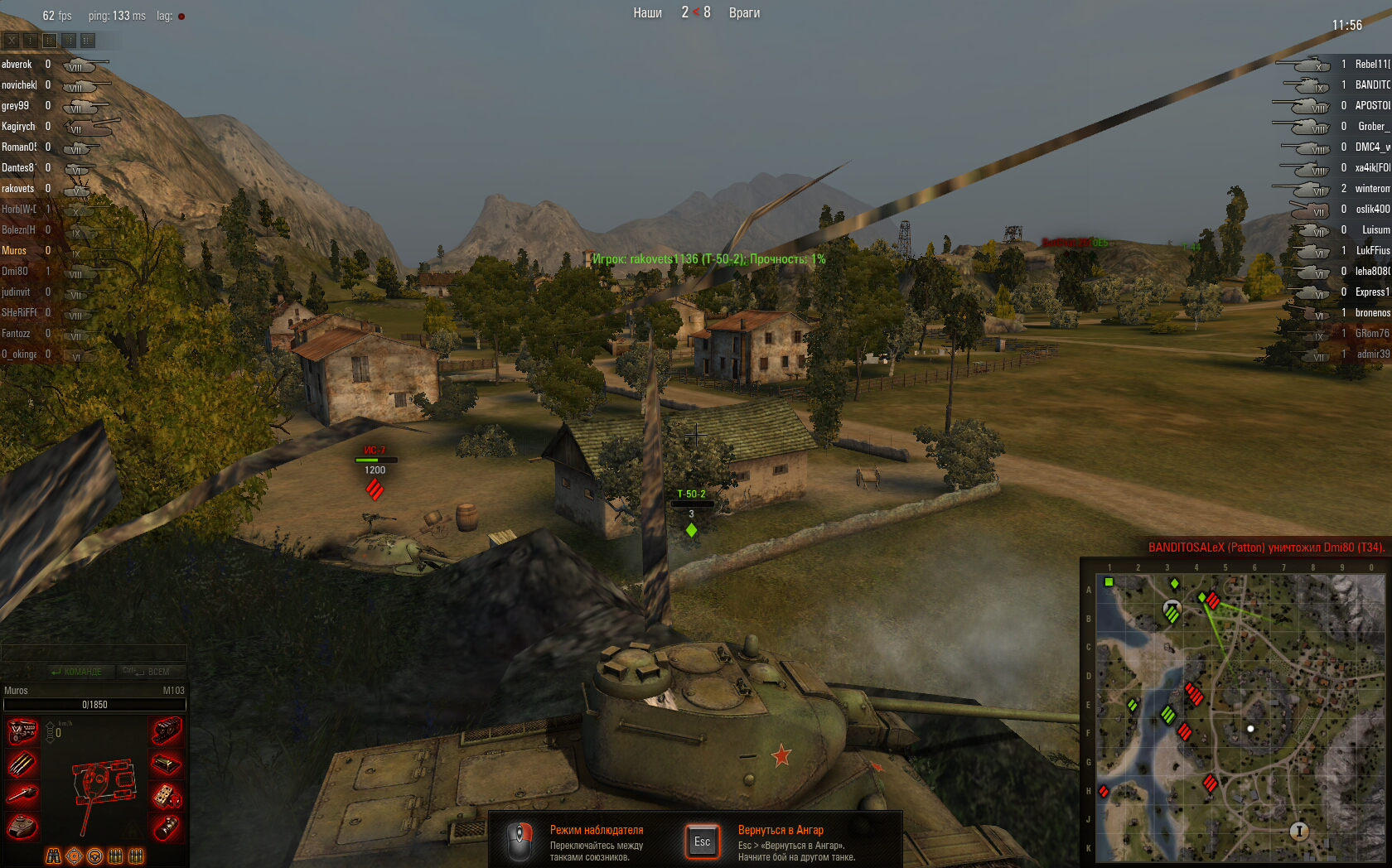Click the turret module damage icon

pyautogui.click(x=22, y=827)
